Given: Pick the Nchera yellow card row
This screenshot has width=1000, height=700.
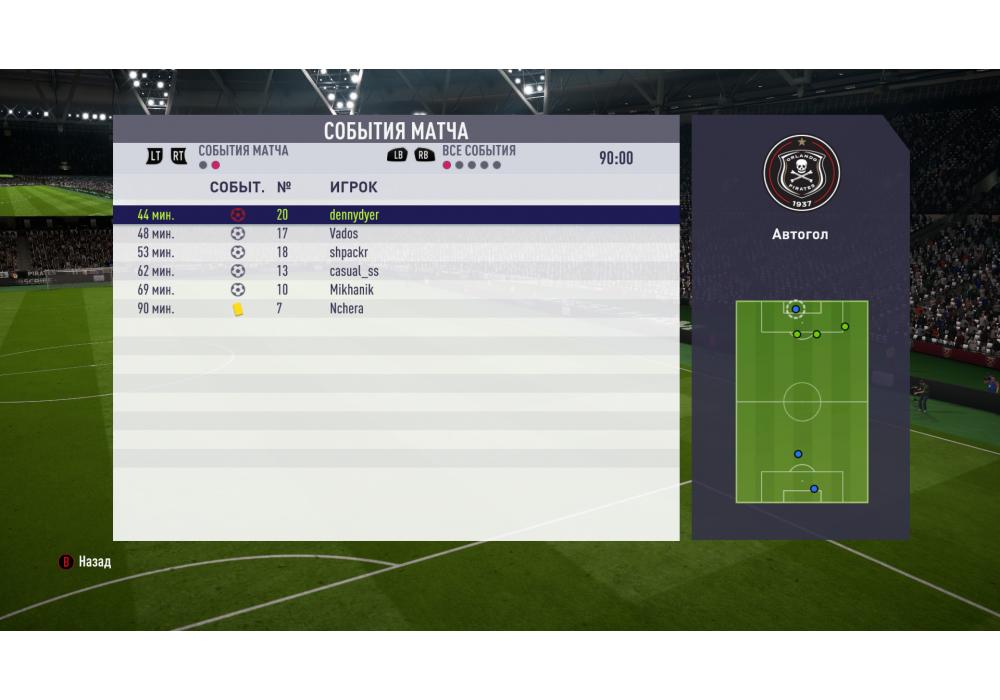Looking at the screenshot, I should 395,309.
